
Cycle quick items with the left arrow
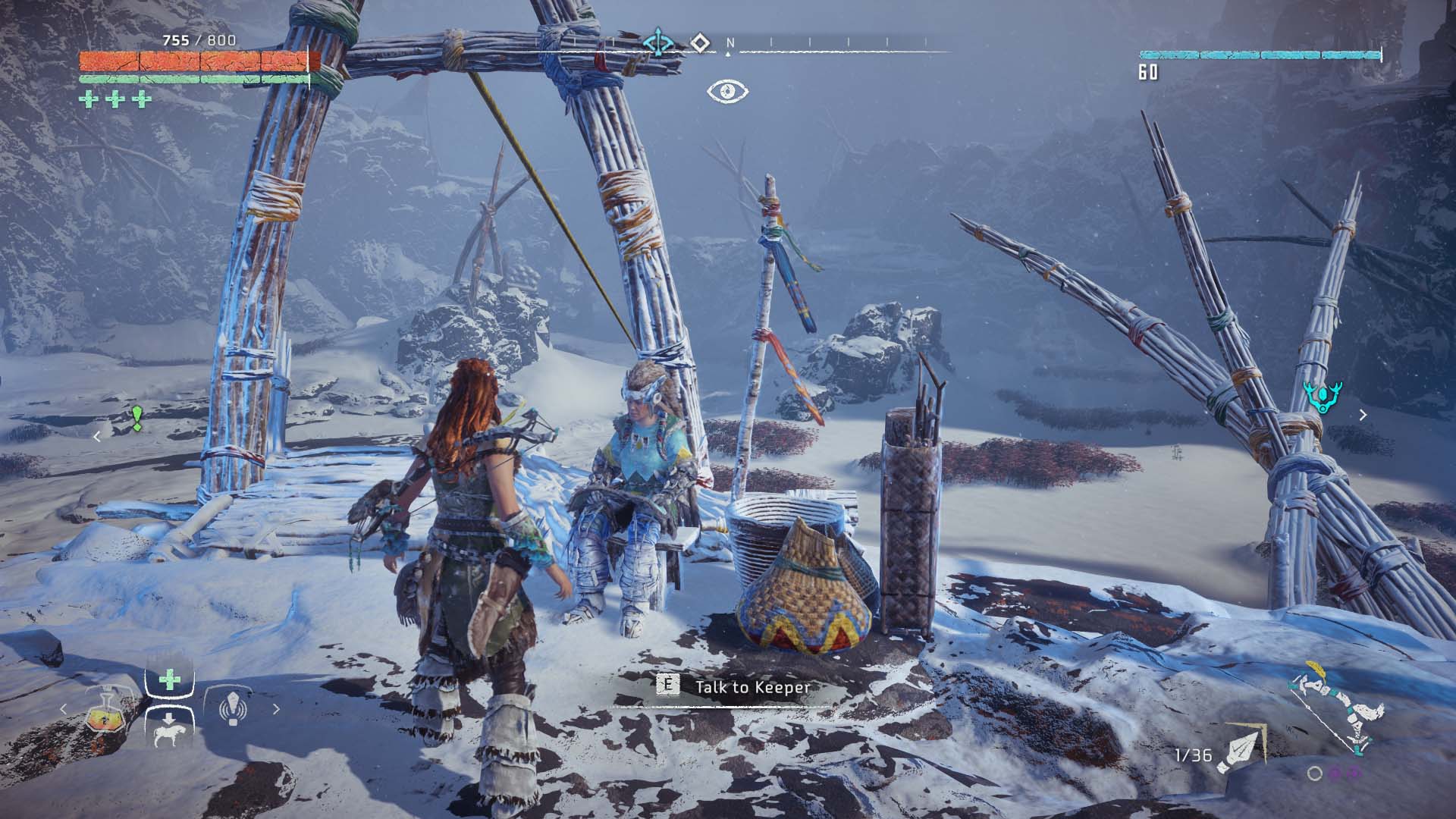pyautogui.click(x=64, y=710)
